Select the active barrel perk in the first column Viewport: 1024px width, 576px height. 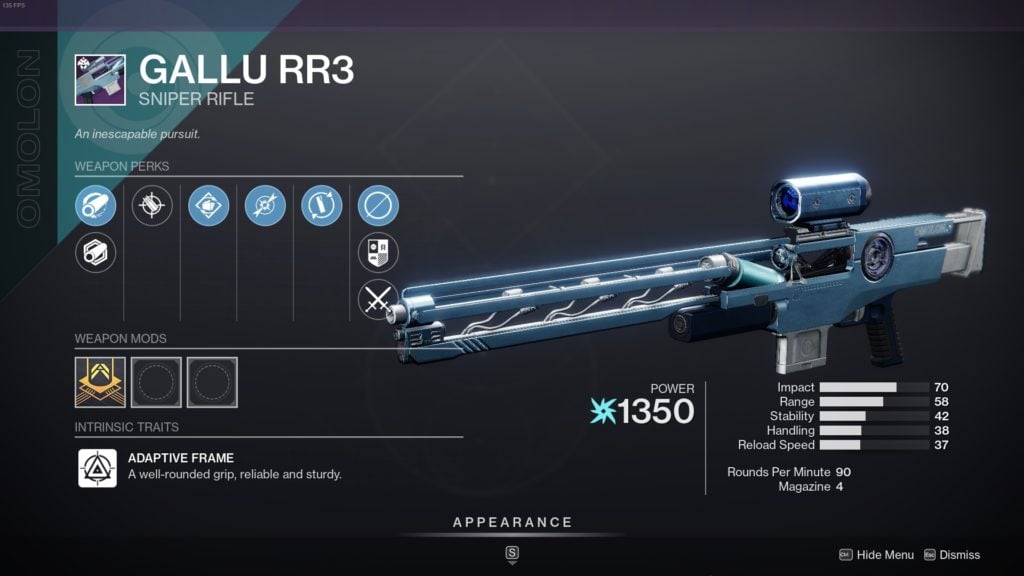click(x=96, y=206)
